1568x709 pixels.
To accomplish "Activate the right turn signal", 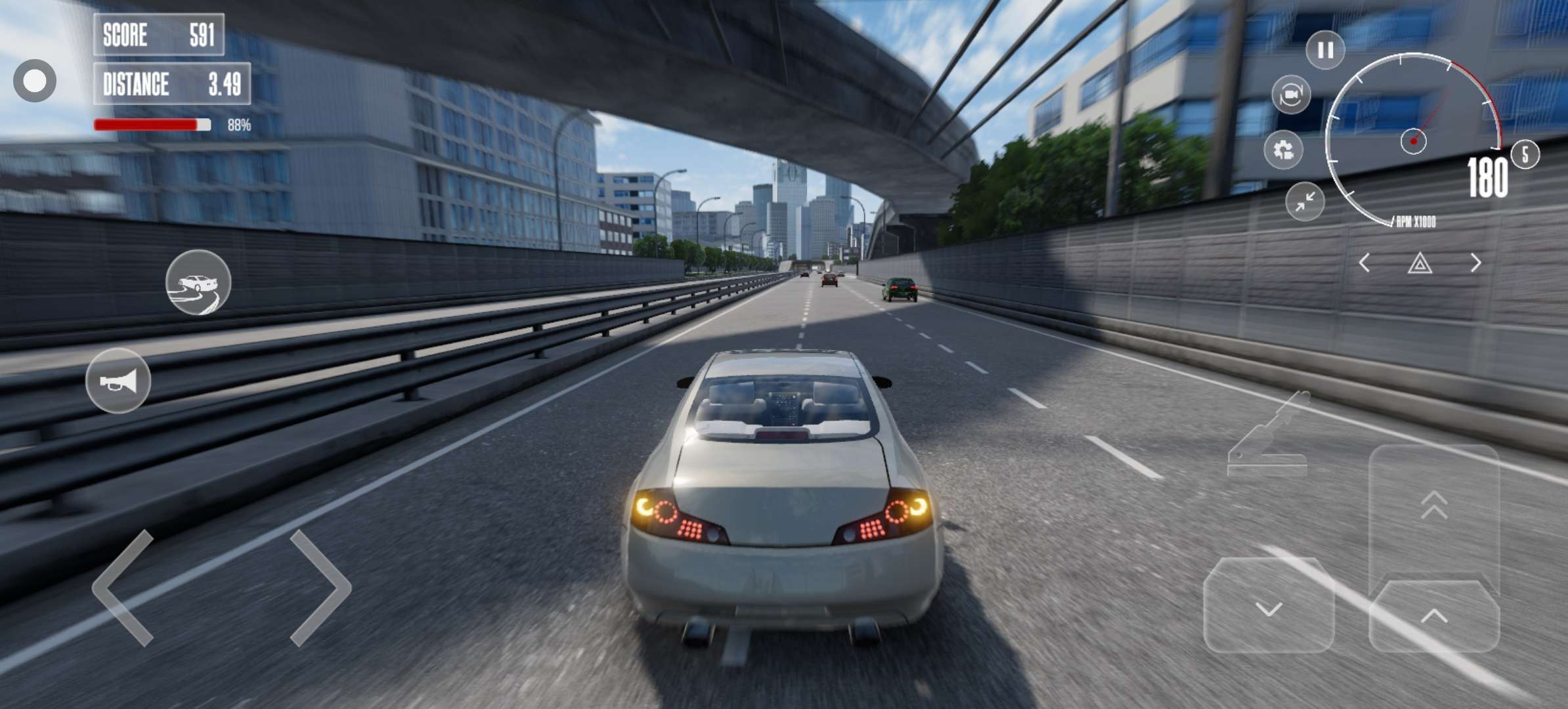I will tap(1475, 263).
